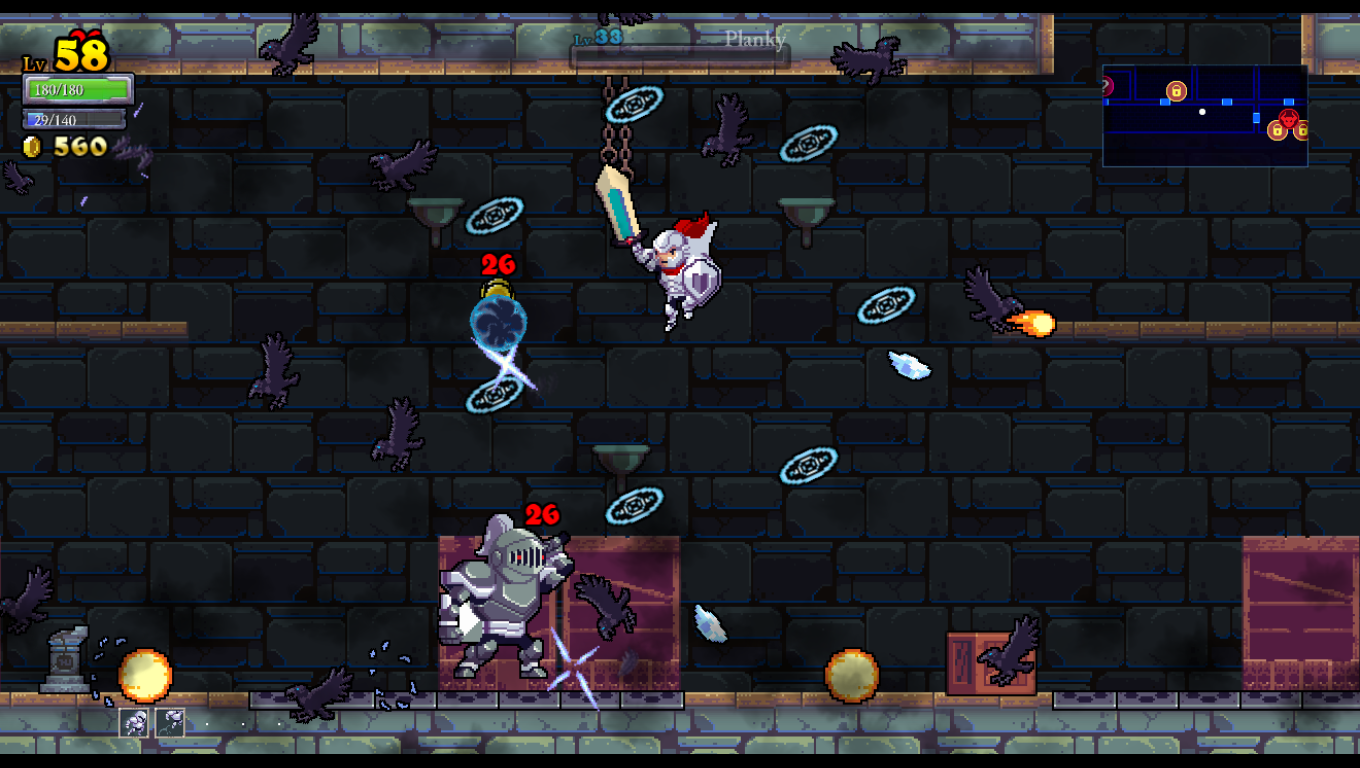
Task: Click the white marker dot on the minimap
Action: coord(1202,112)
